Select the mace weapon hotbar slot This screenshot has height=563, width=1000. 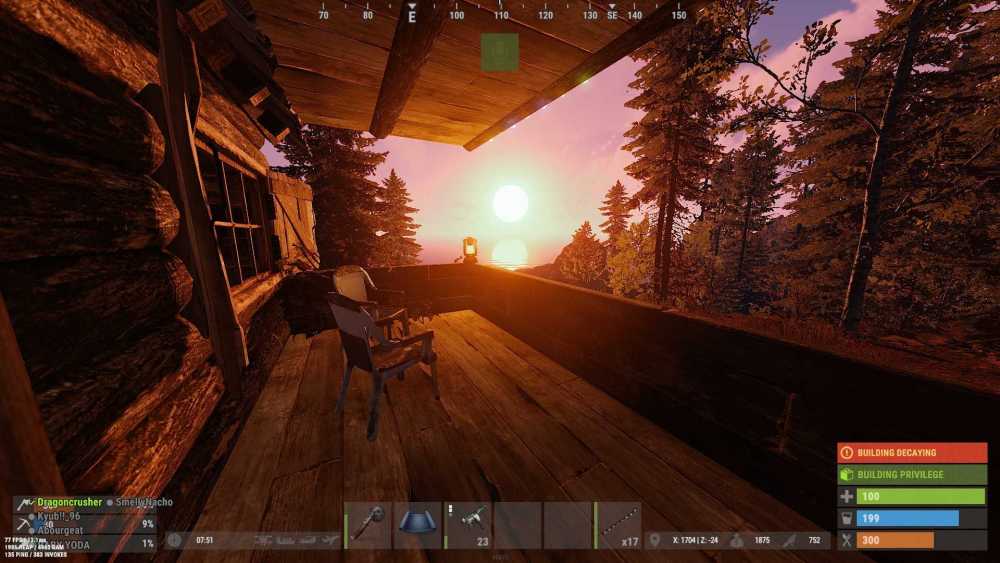(x=368, y=525)
